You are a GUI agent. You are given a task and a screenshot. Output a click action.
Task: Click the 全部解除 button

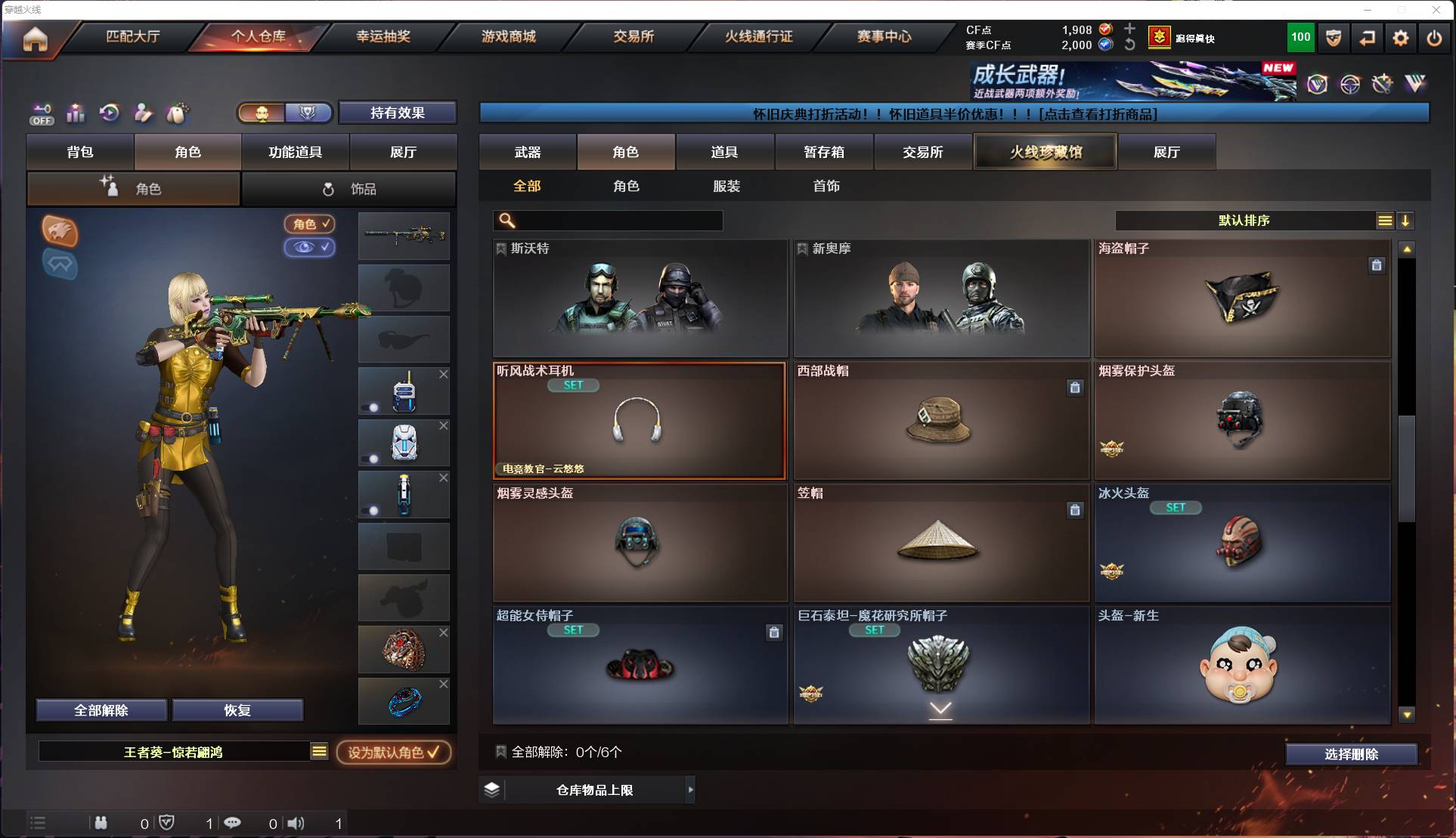pyautogui.click(x=103, y=710)
